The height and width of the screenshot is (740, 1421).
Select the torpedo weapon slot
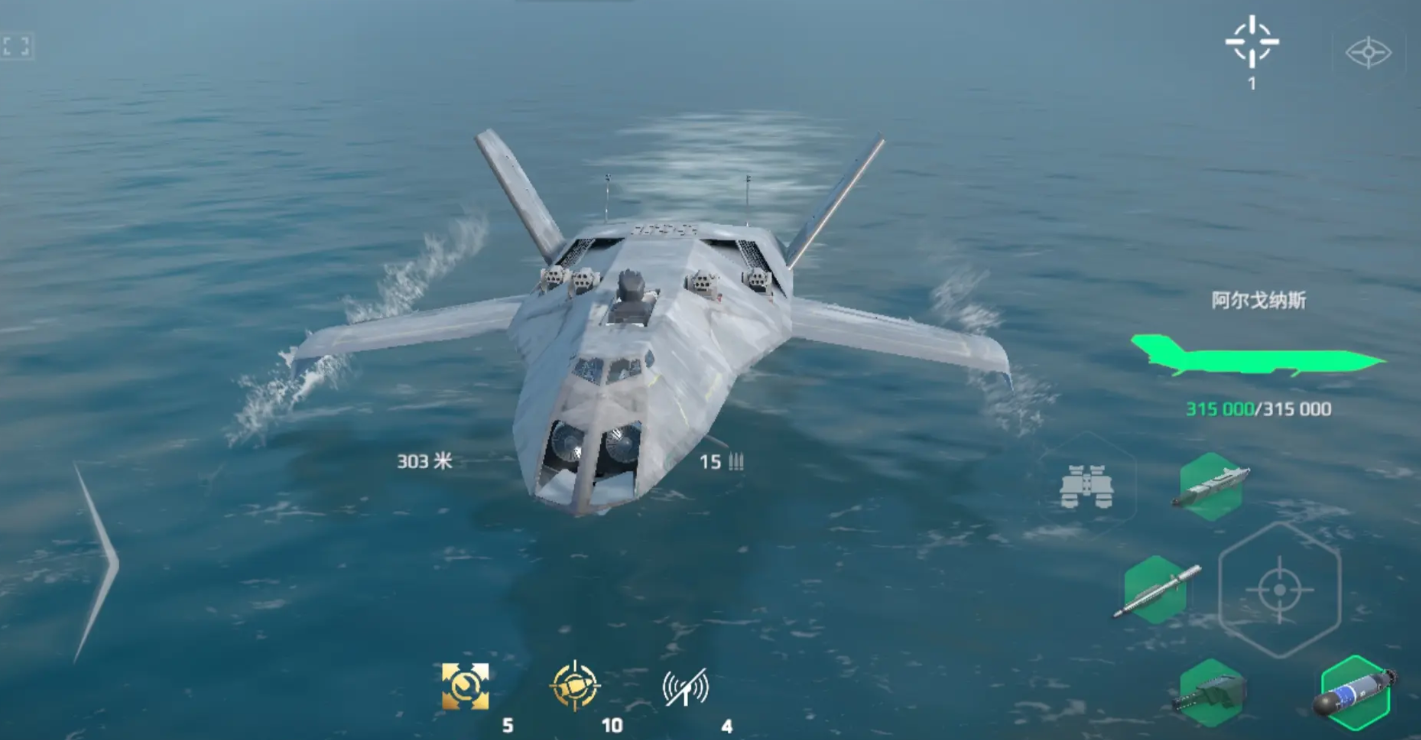1358,692
